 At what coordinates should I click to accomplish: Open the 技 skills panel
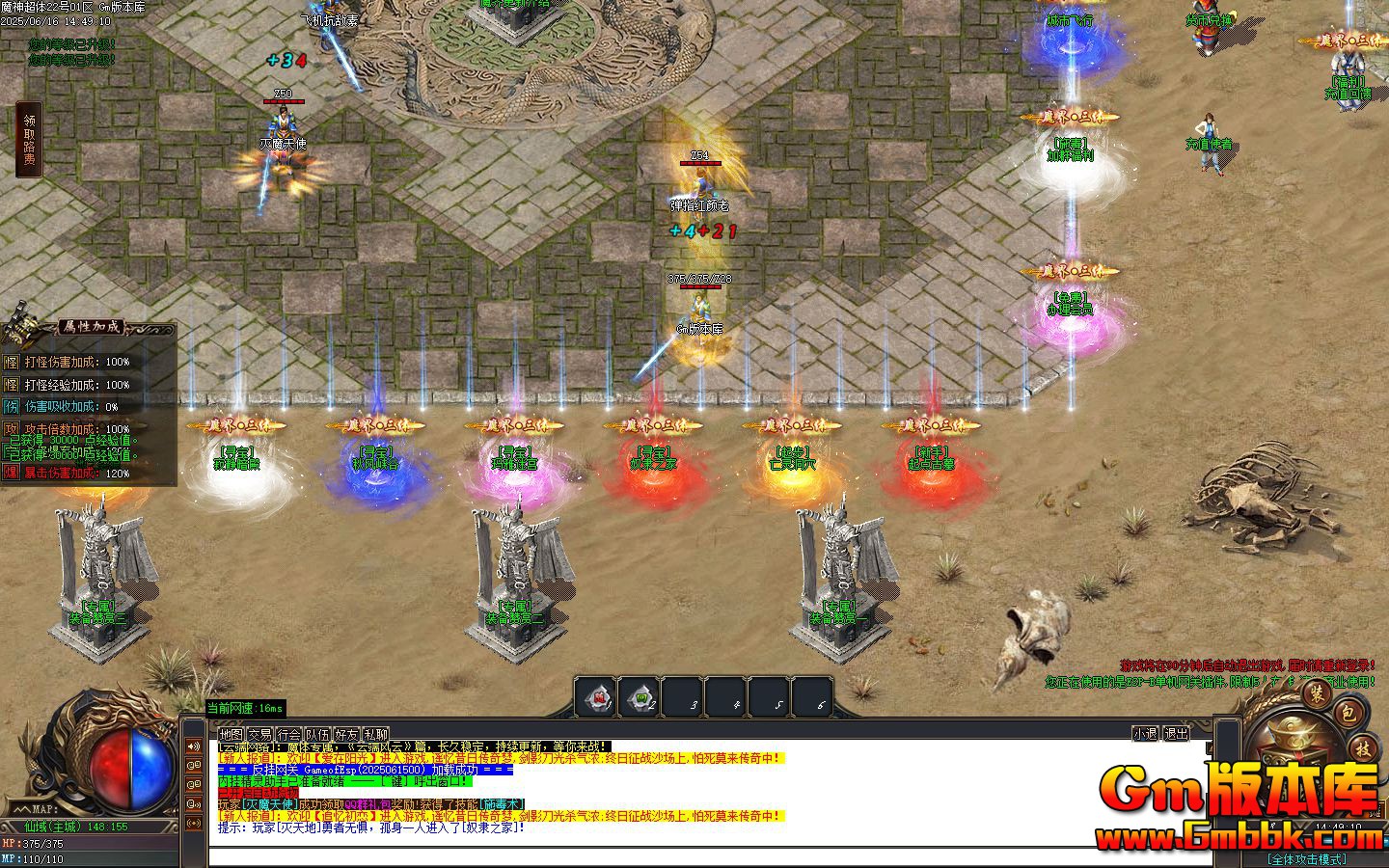coord(1362,749)
